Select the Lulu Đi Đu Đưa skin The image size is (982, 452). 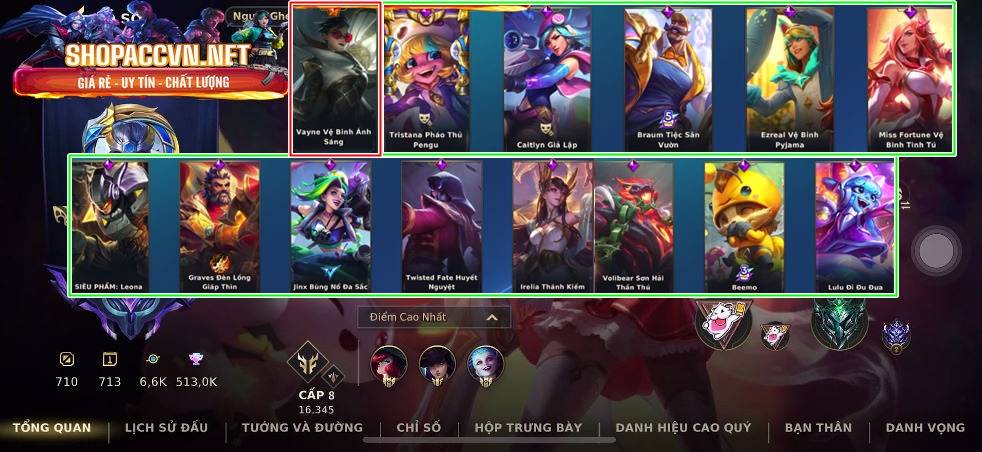(855, 225)
